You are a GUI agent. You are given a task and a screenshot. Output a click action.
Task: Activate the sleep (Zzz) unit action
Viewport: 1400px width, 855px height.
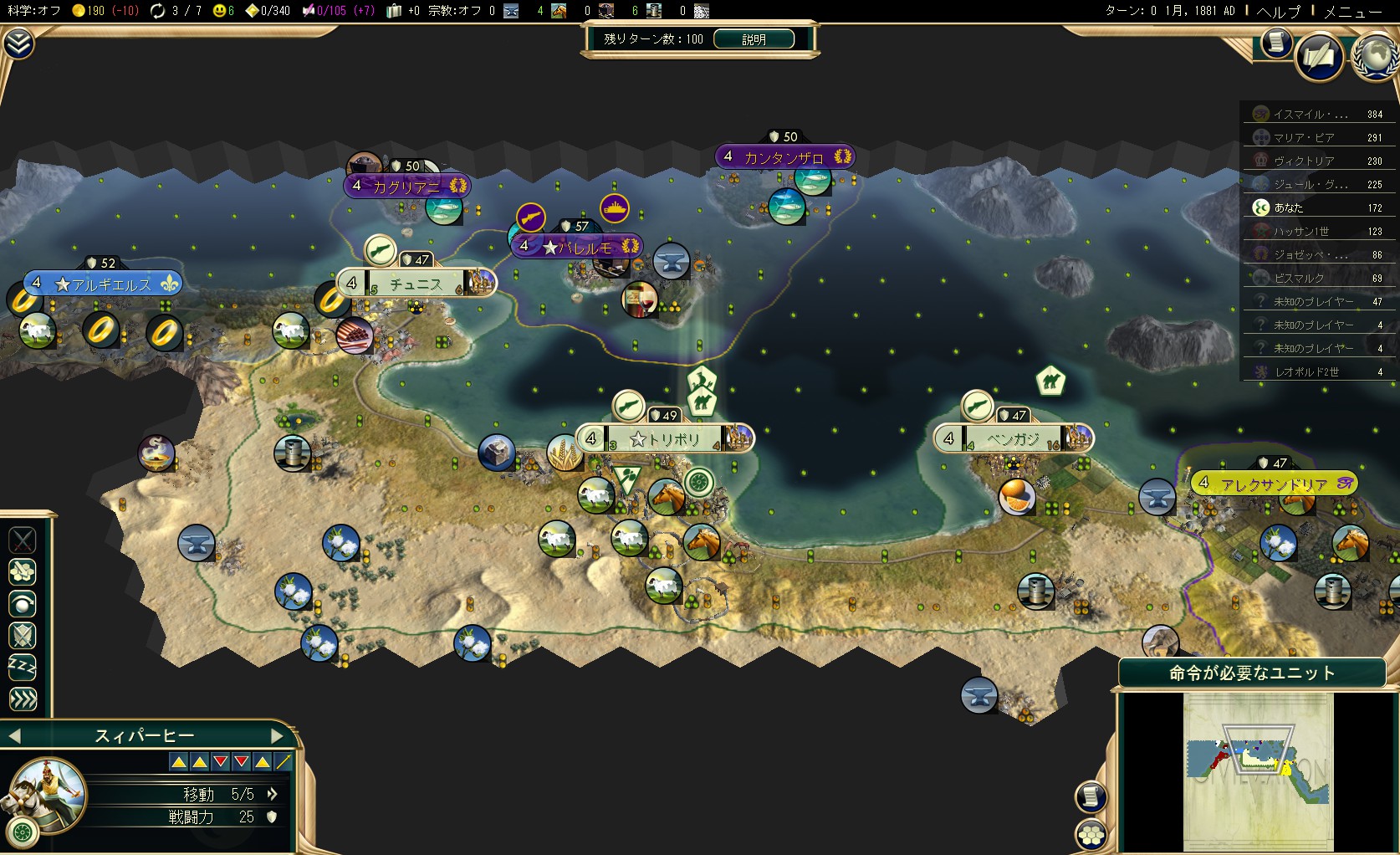pos(23,667)
